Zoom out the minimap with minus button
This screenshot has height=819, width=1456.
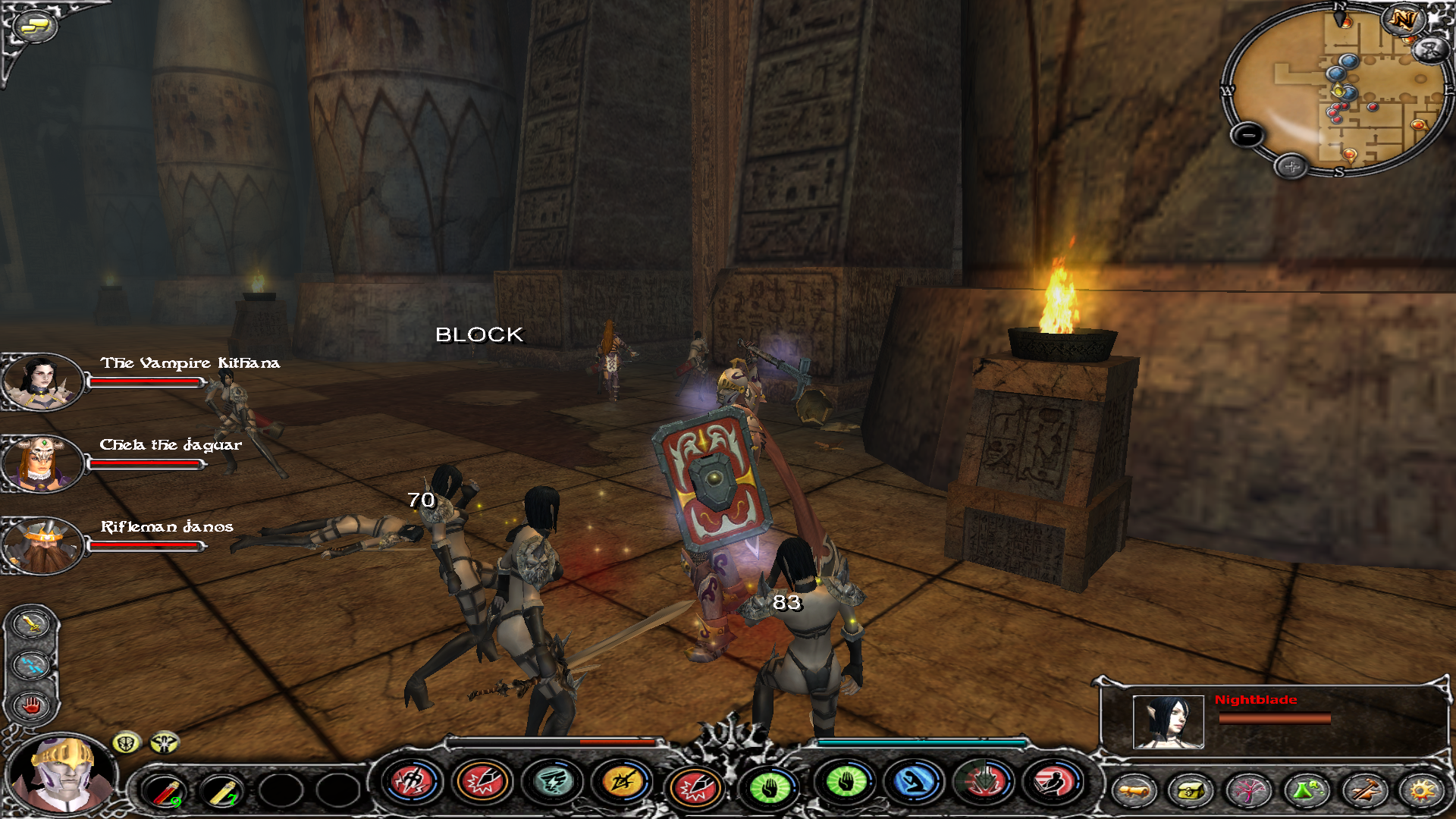tap(1247, 136)
